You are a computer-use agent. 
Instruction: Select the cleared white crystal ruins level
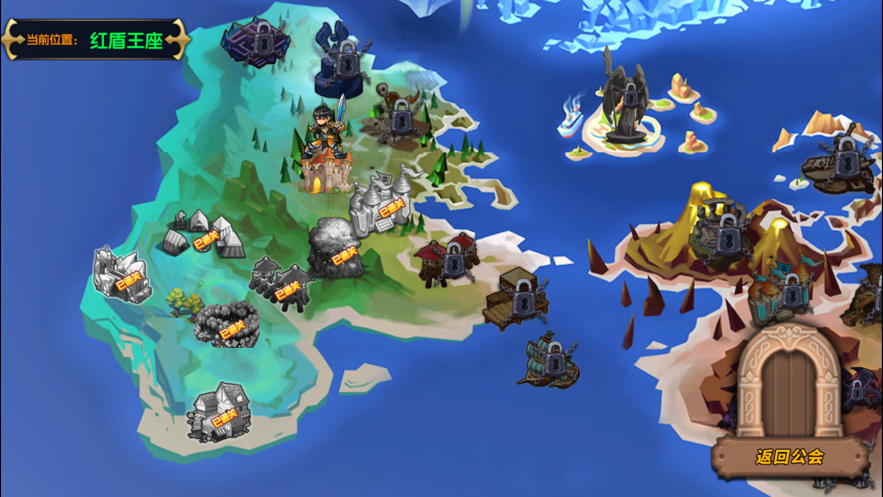[x=122, y=274]
